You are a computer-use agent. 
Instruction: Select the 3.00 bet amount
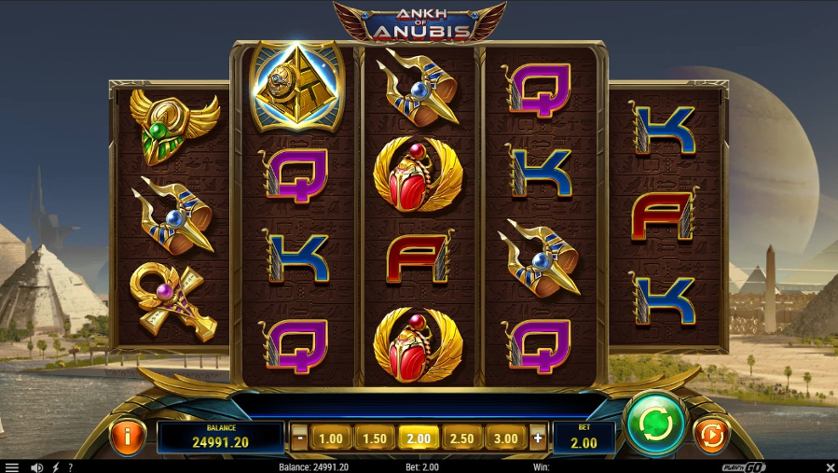(x=506, y=437)
